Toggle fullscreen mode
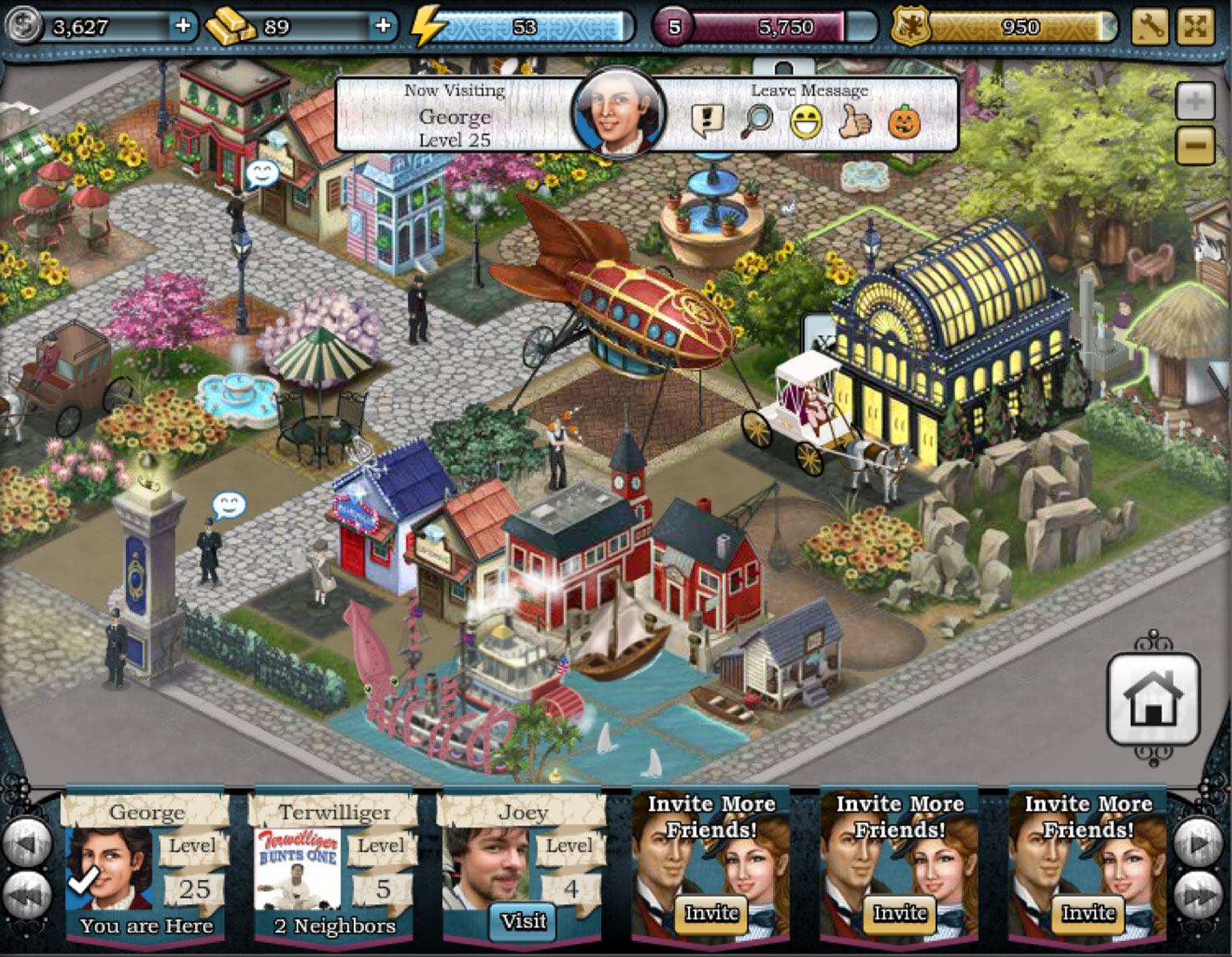Screen dimensions: 1232x957 (1194, 26)
